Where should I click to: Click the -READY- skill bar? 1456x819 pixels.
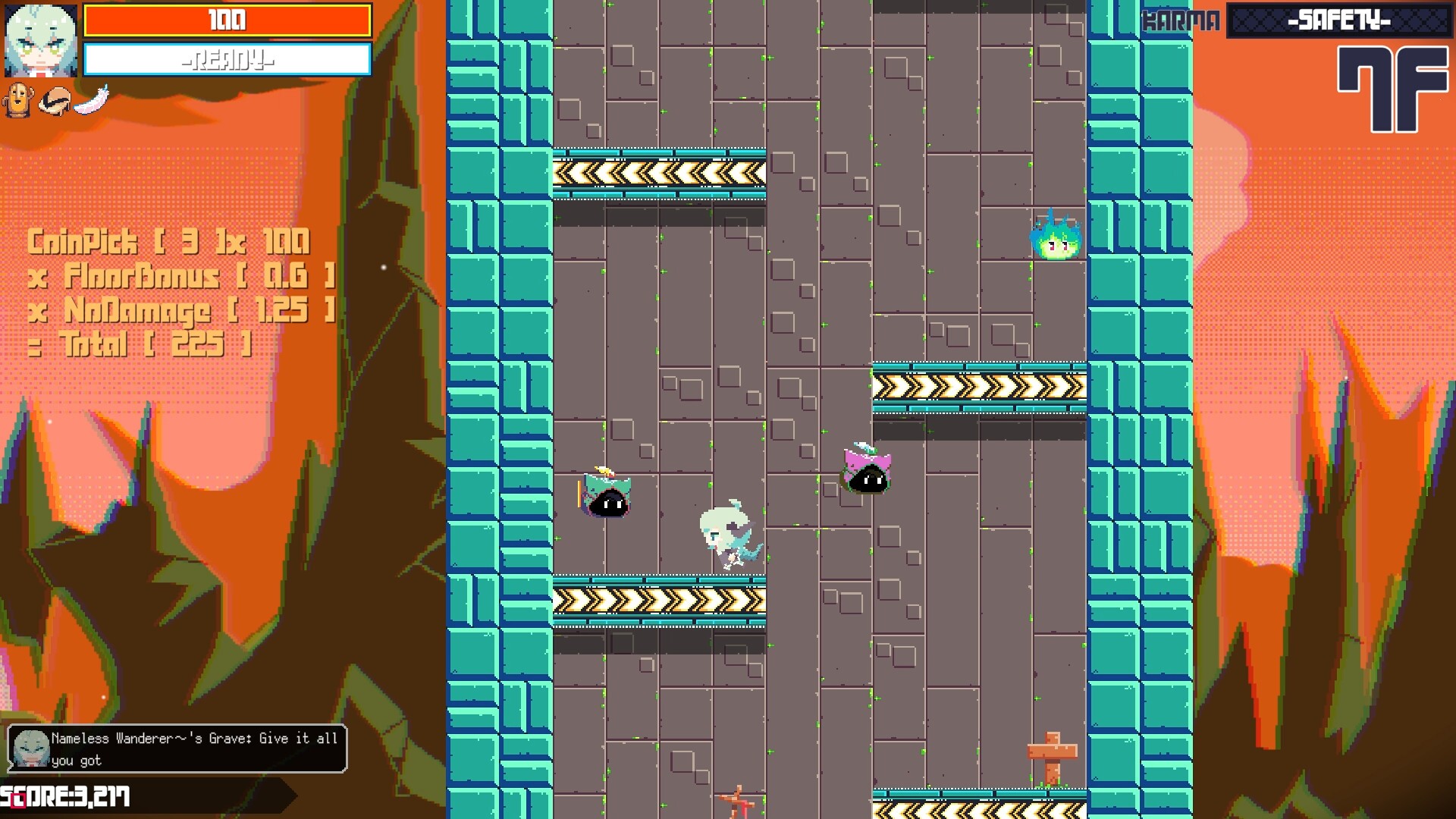227,59
